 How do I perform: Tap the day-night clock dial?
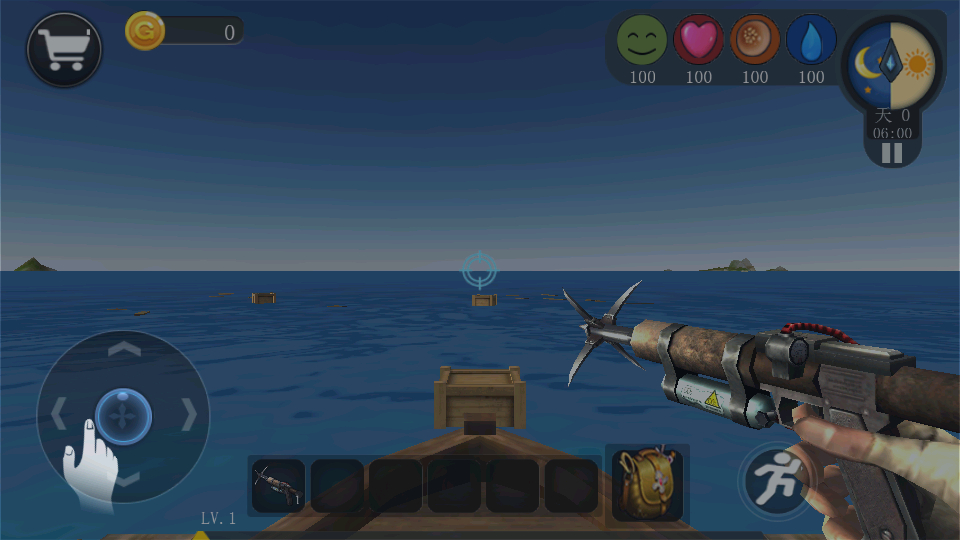[x=890, y=65]
